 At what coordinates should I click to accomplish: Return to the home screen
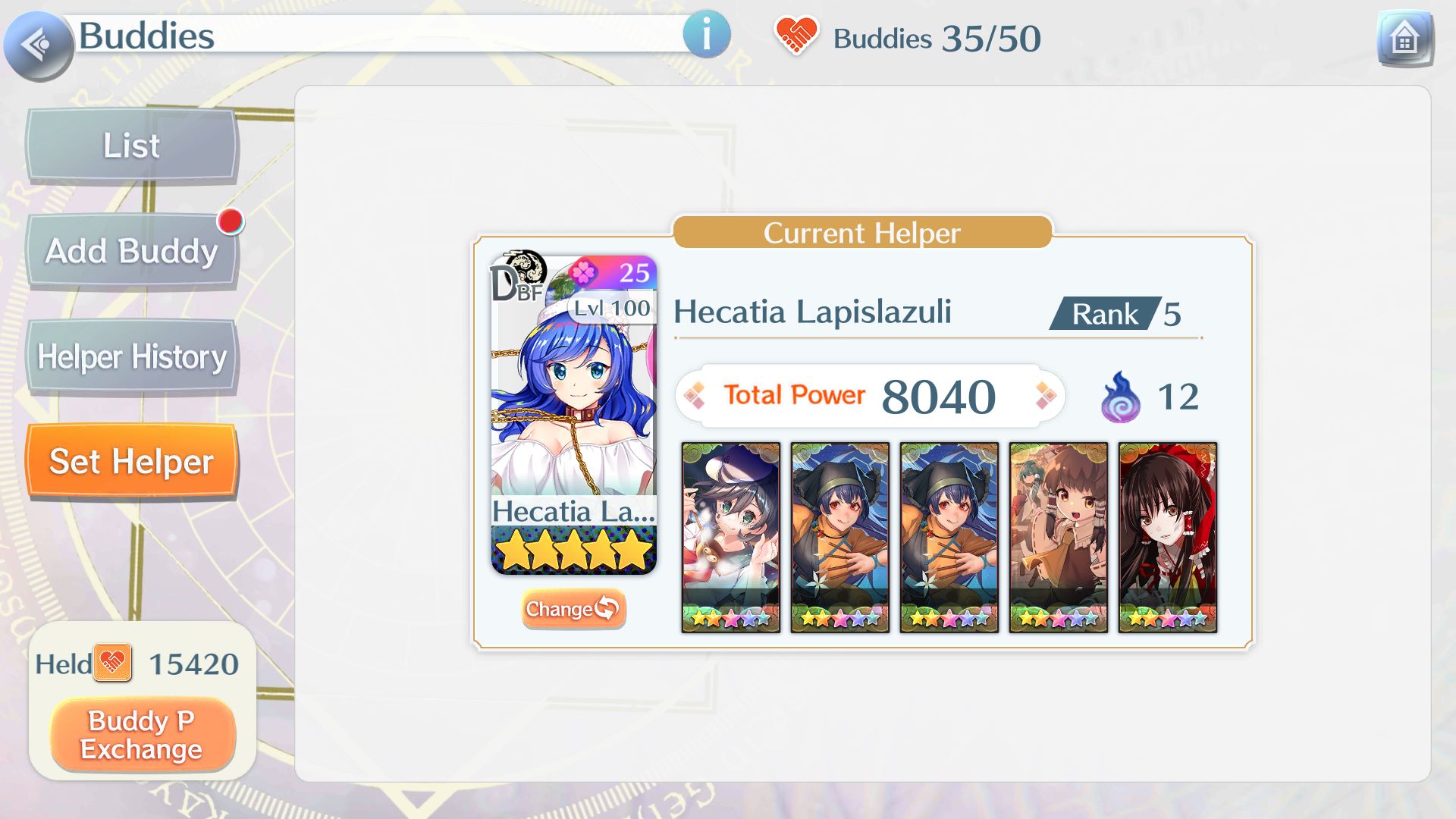click(1404, 38)
